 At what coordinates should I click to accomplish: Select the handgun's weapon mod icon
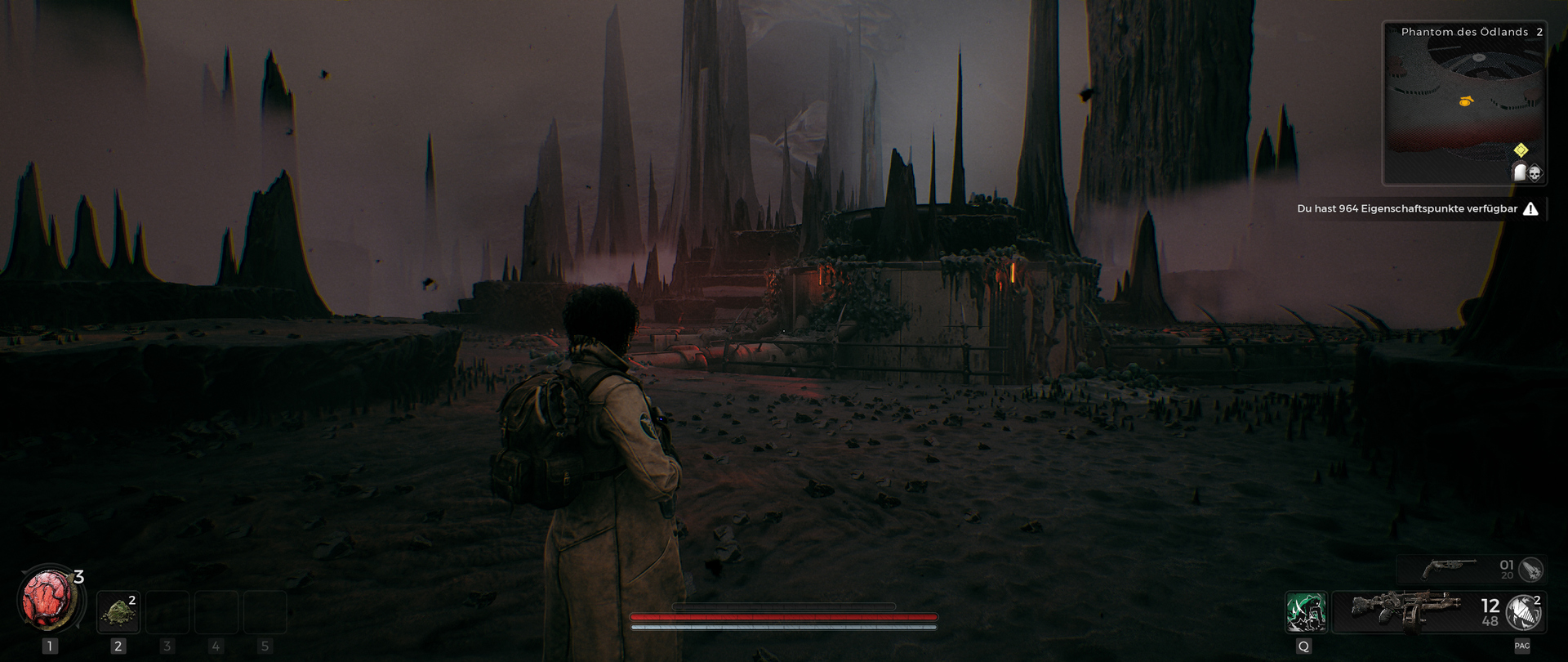click(1531, 568)
